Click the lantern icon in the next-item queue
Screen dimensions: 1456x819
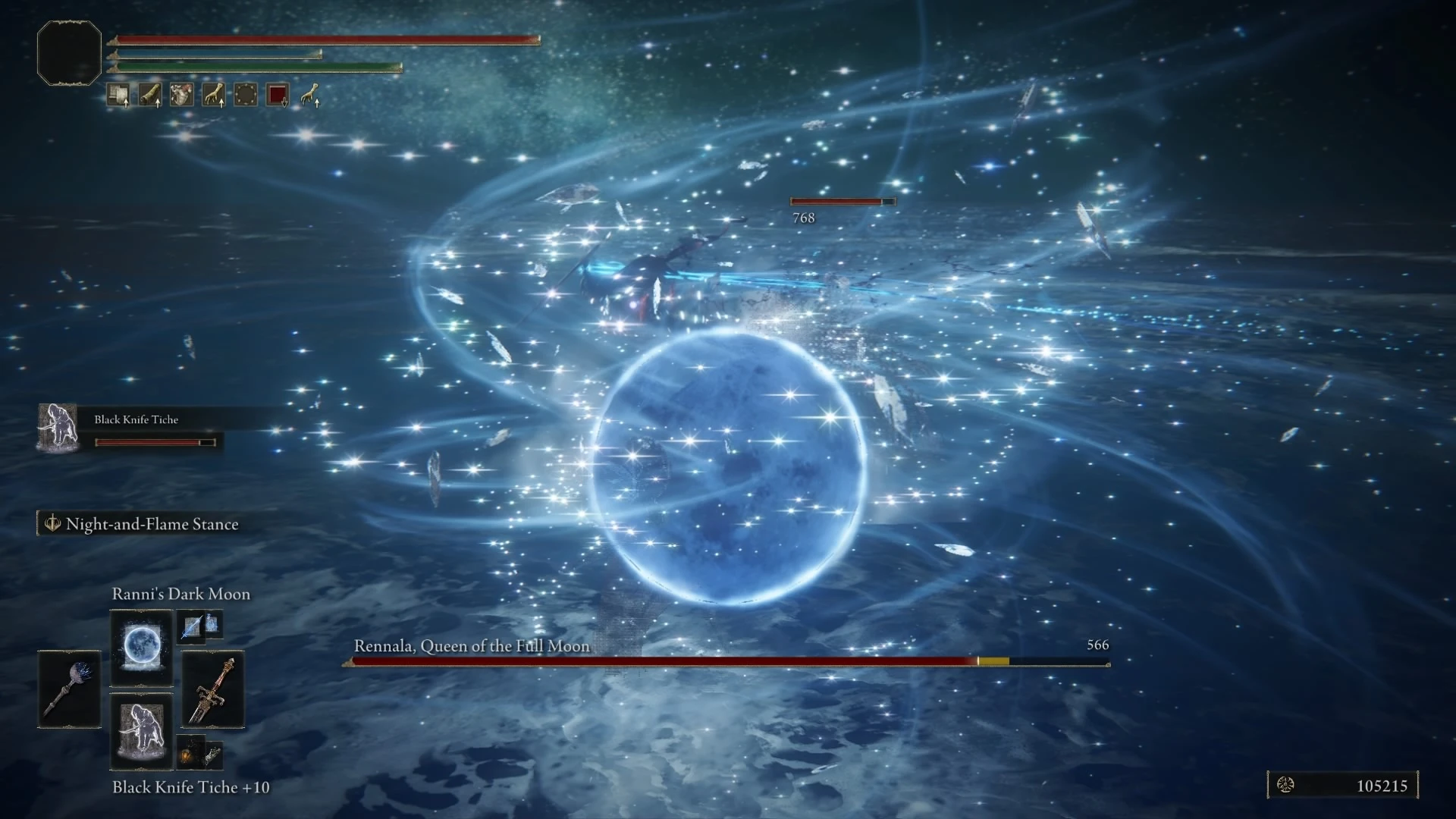[x=190, y=754]
